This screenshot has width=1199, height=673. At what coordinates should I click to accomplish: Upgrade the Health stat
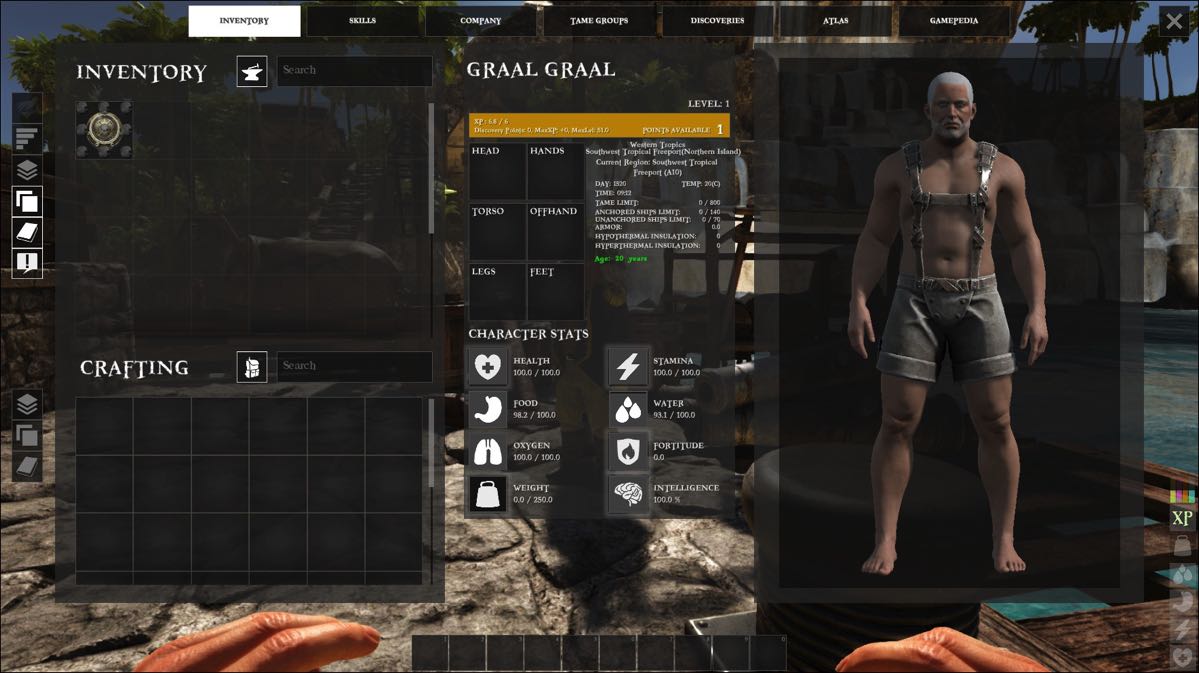click(x=489, y=367)
